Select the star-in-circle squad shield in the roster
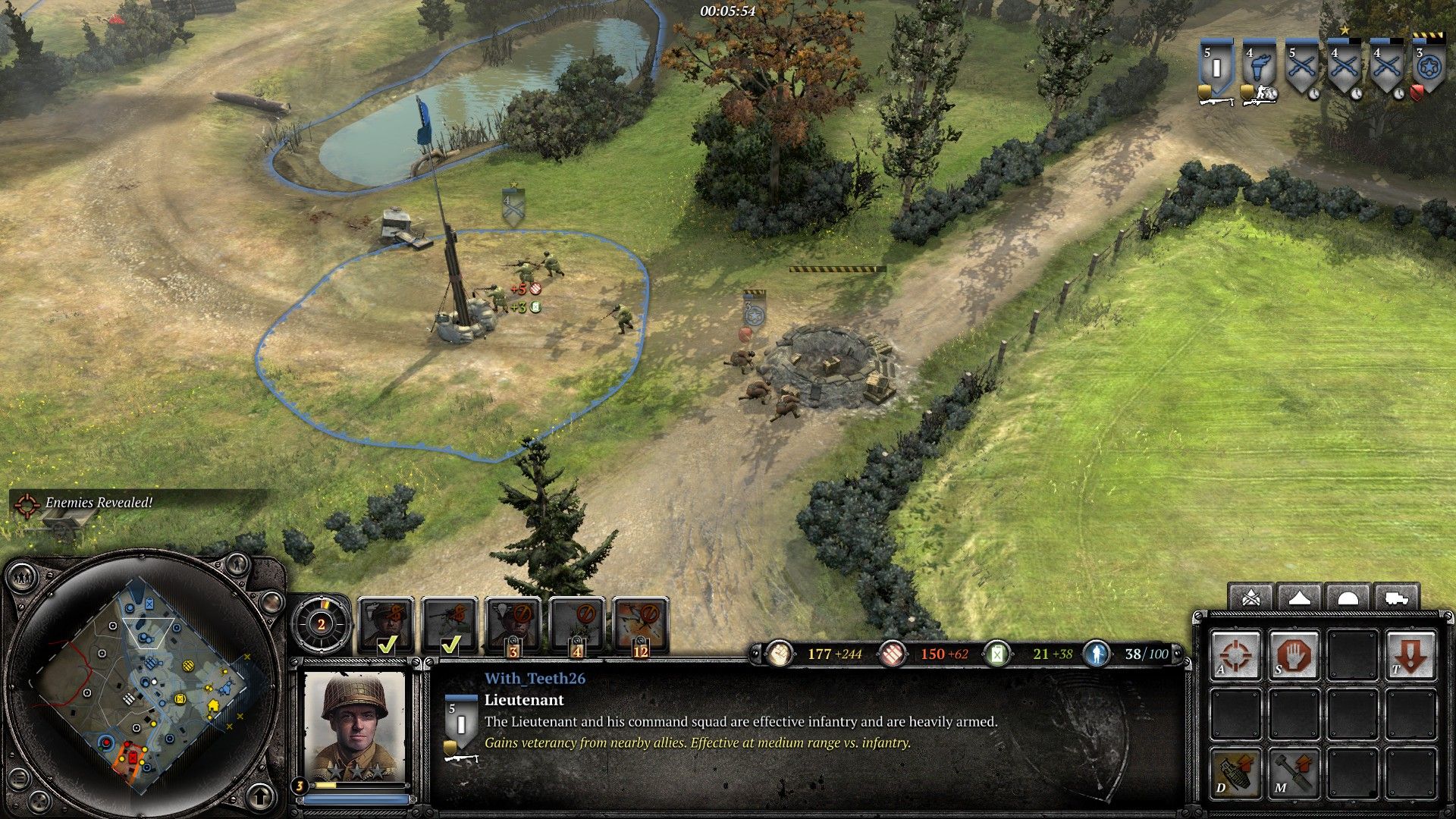The image size is (1456, 819). (1428, 67)
